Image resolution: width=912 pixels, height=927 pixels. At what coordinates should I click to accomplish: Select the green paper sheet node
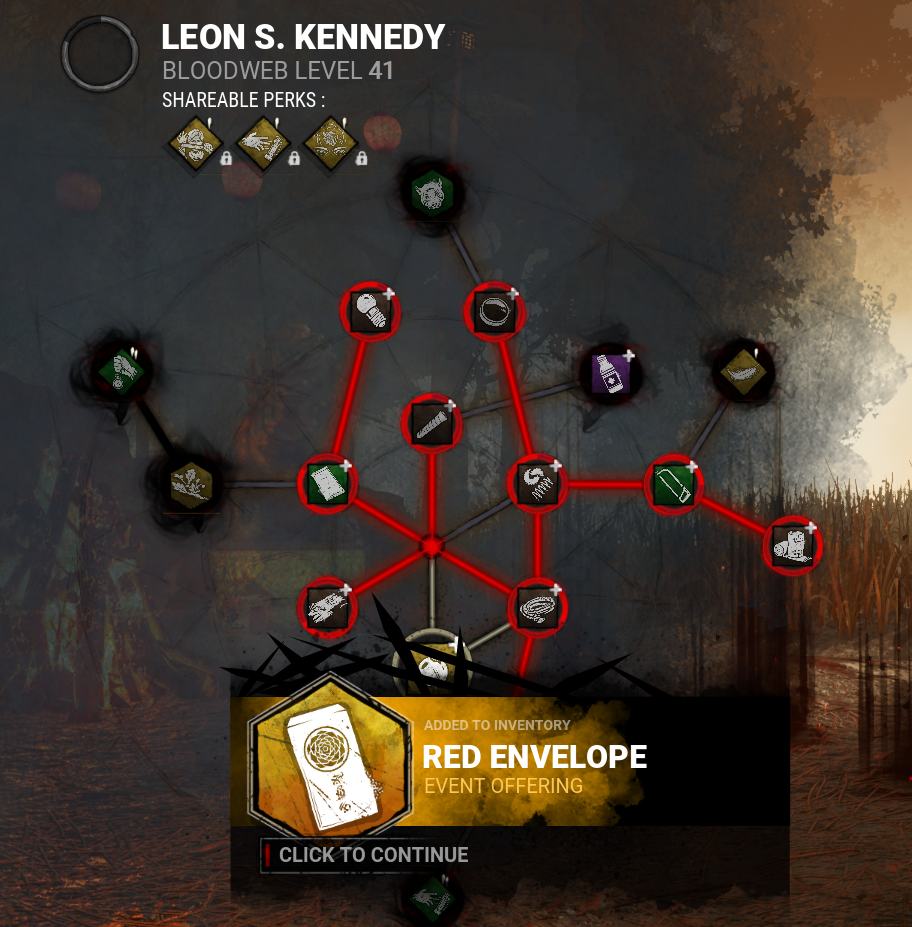click(327, 483)
